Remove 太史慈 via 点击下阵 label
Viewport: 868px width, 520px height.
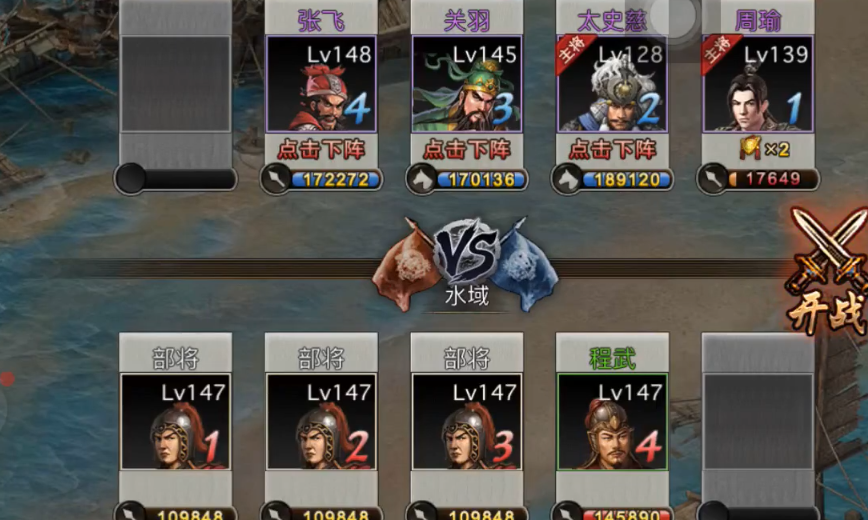point(612,150)
